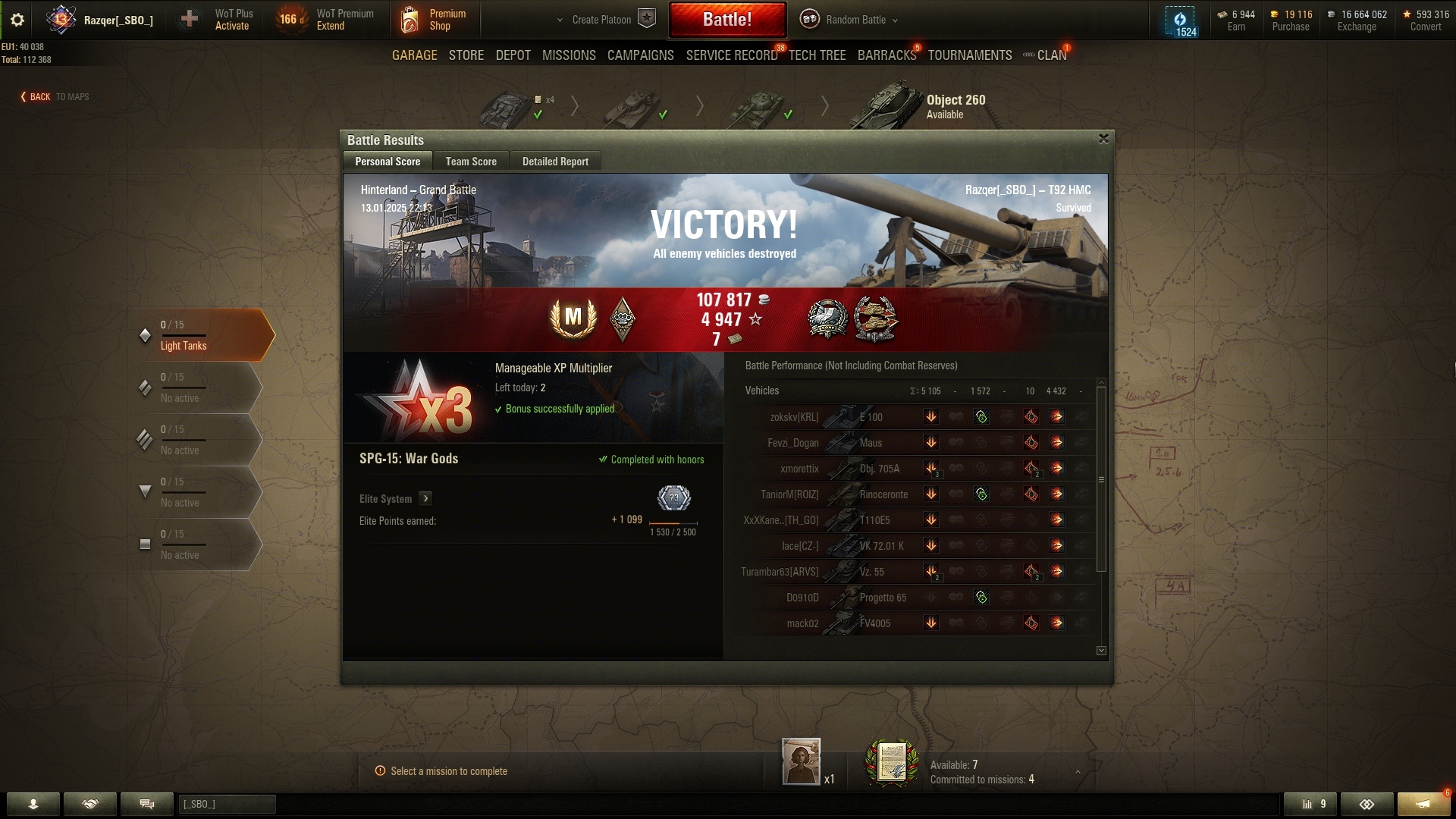Click the red Battle! button
This screenshot has width=1456, height=819.
tap(726, 20)
